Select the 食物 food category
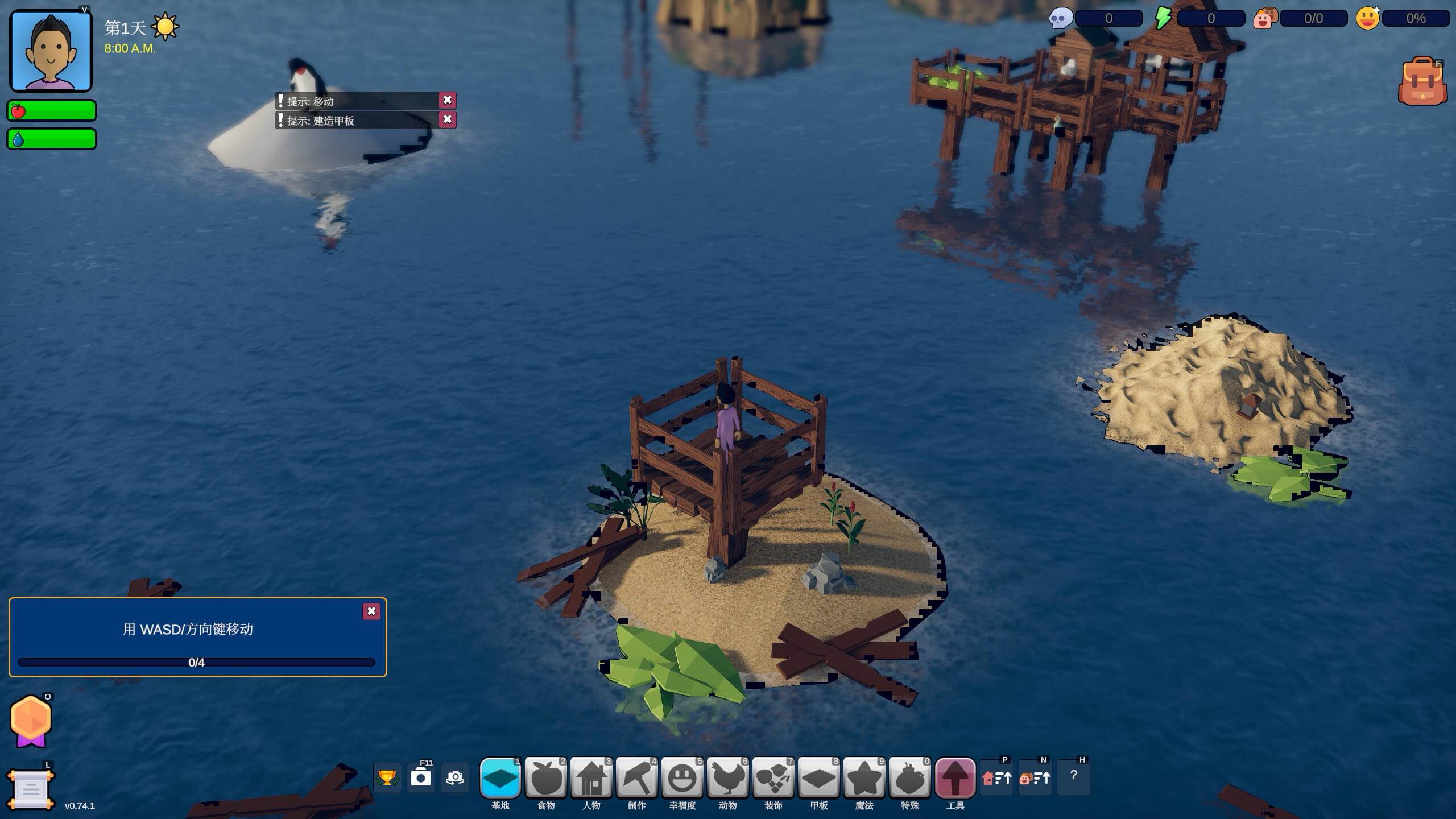Image resolution: width=1456 pixels, height=819 pixels. coord(545,776)
